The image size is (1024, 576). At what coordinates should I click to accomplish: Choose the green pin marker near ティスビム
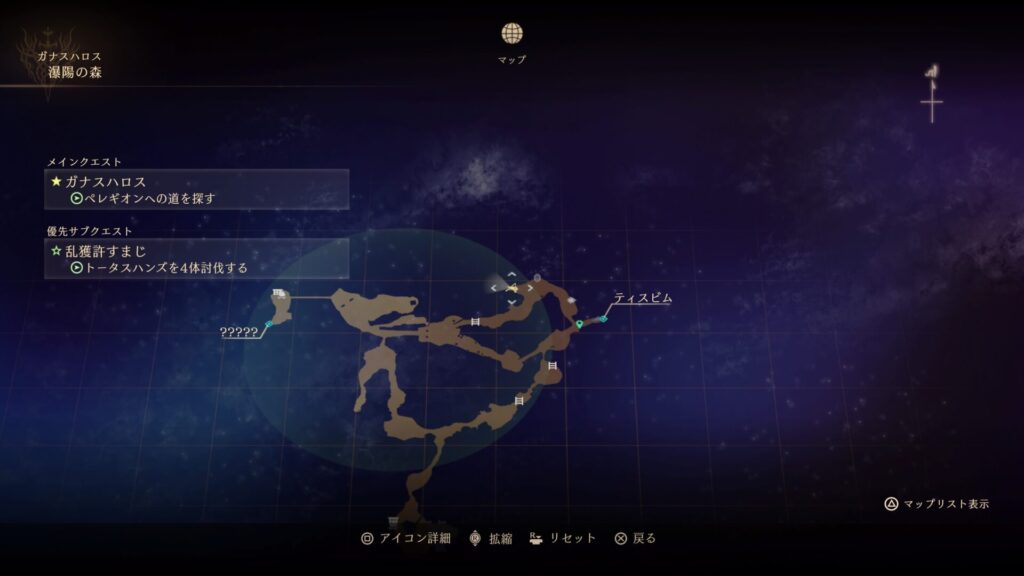580,324
